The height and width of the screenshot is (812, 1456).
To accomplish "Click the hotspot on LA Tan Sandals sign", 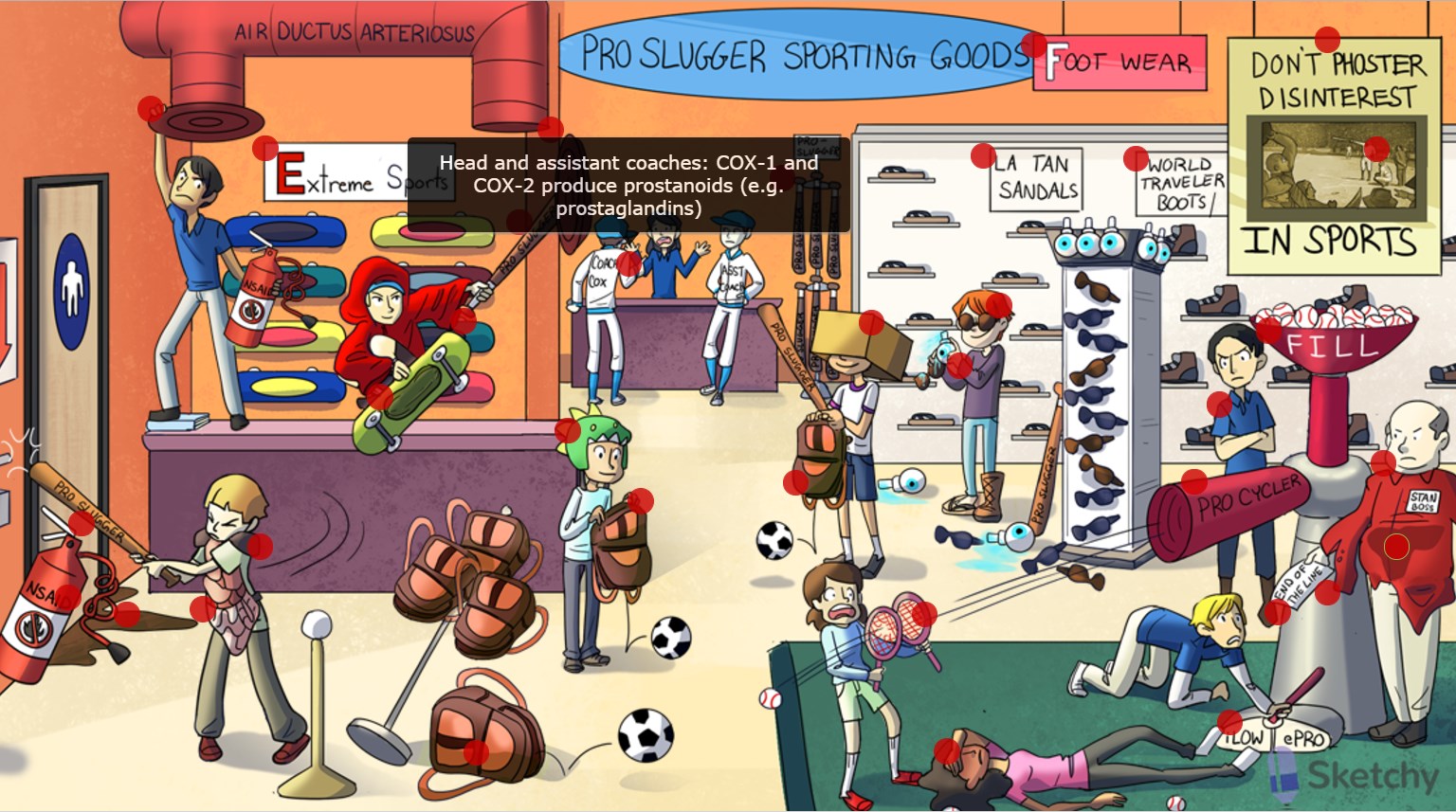I will 983,155.
